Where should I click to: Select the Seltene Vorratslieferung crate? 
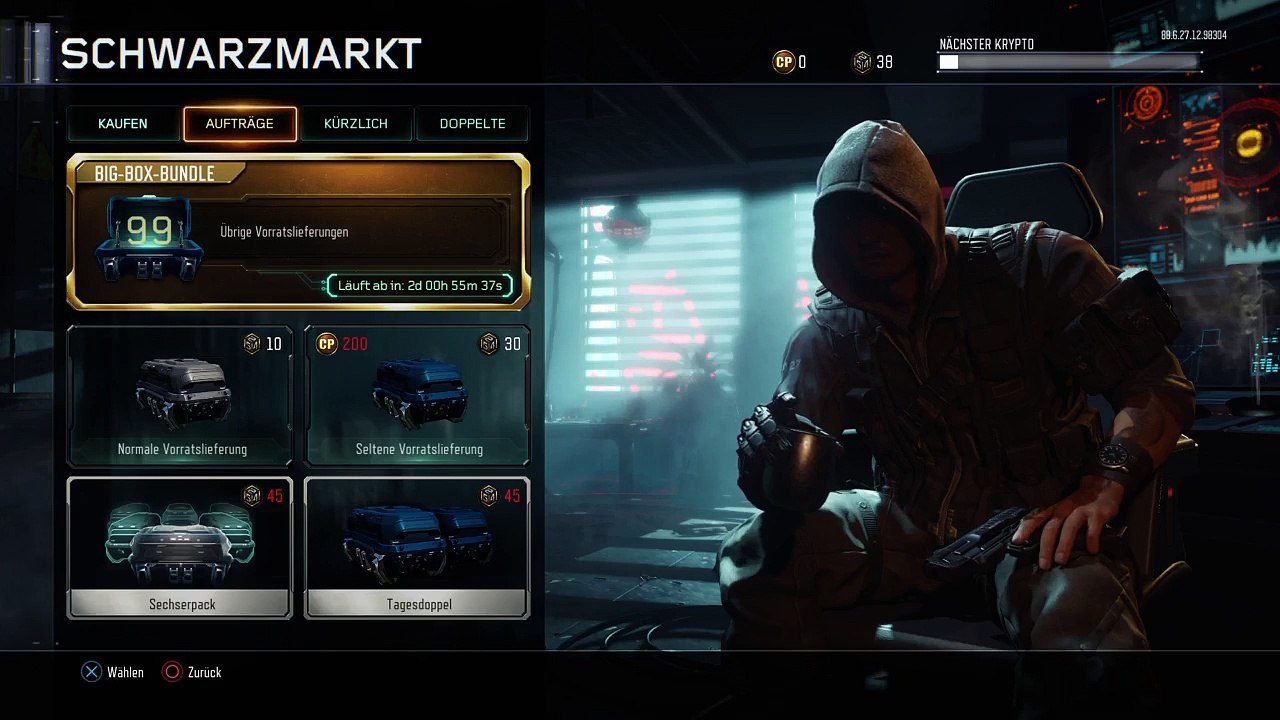tap(417, 396)
